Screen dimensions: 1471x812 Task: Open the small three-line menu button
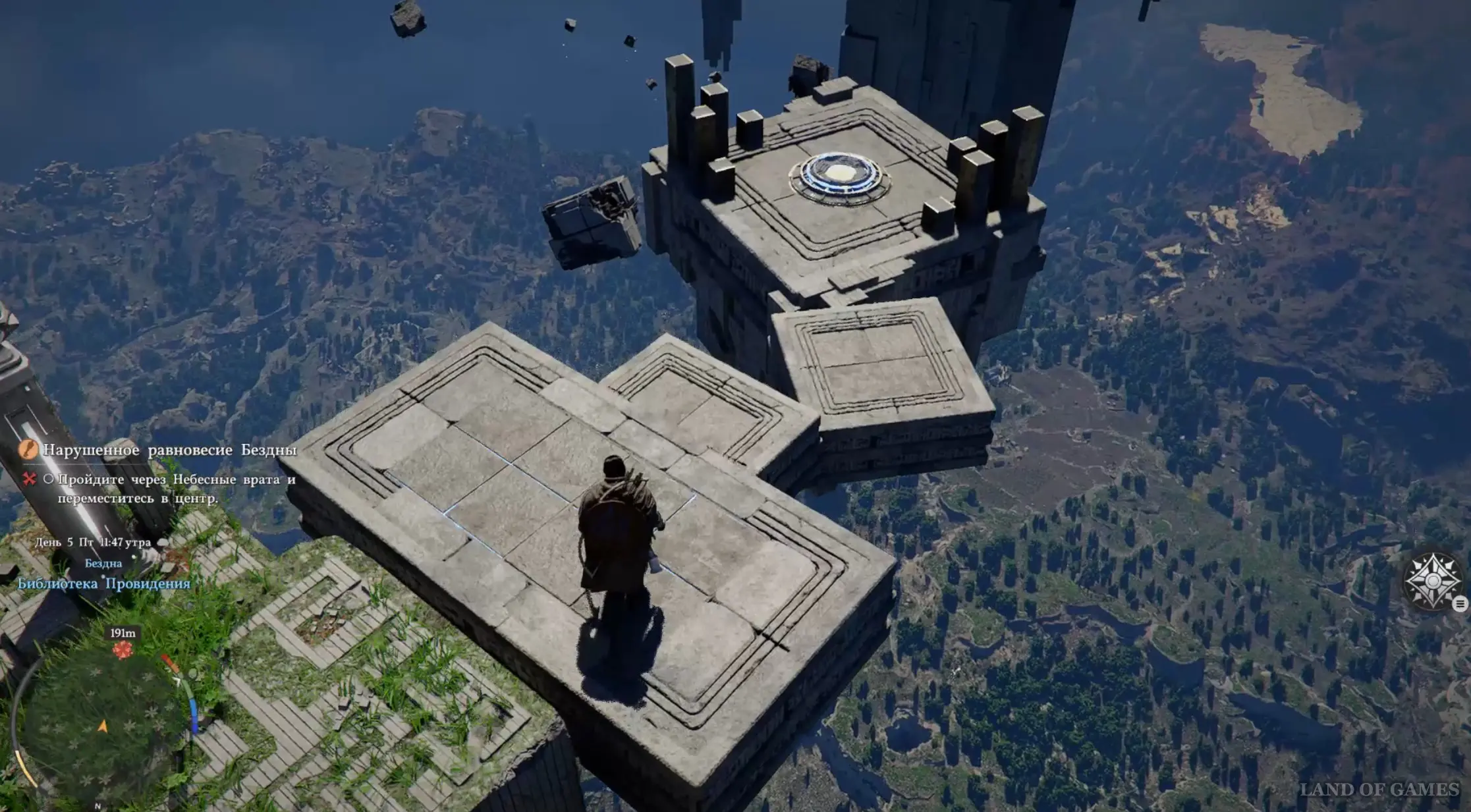(1460, 604)
